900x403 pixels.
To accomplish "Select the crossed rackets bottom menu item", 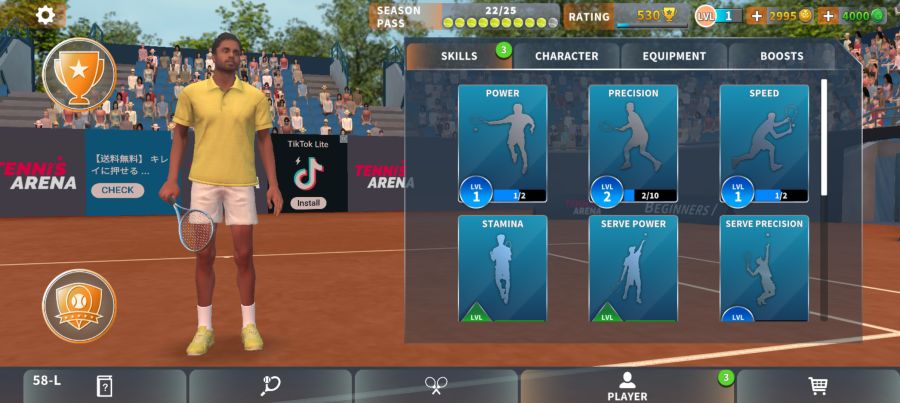I will click(436, 386).
